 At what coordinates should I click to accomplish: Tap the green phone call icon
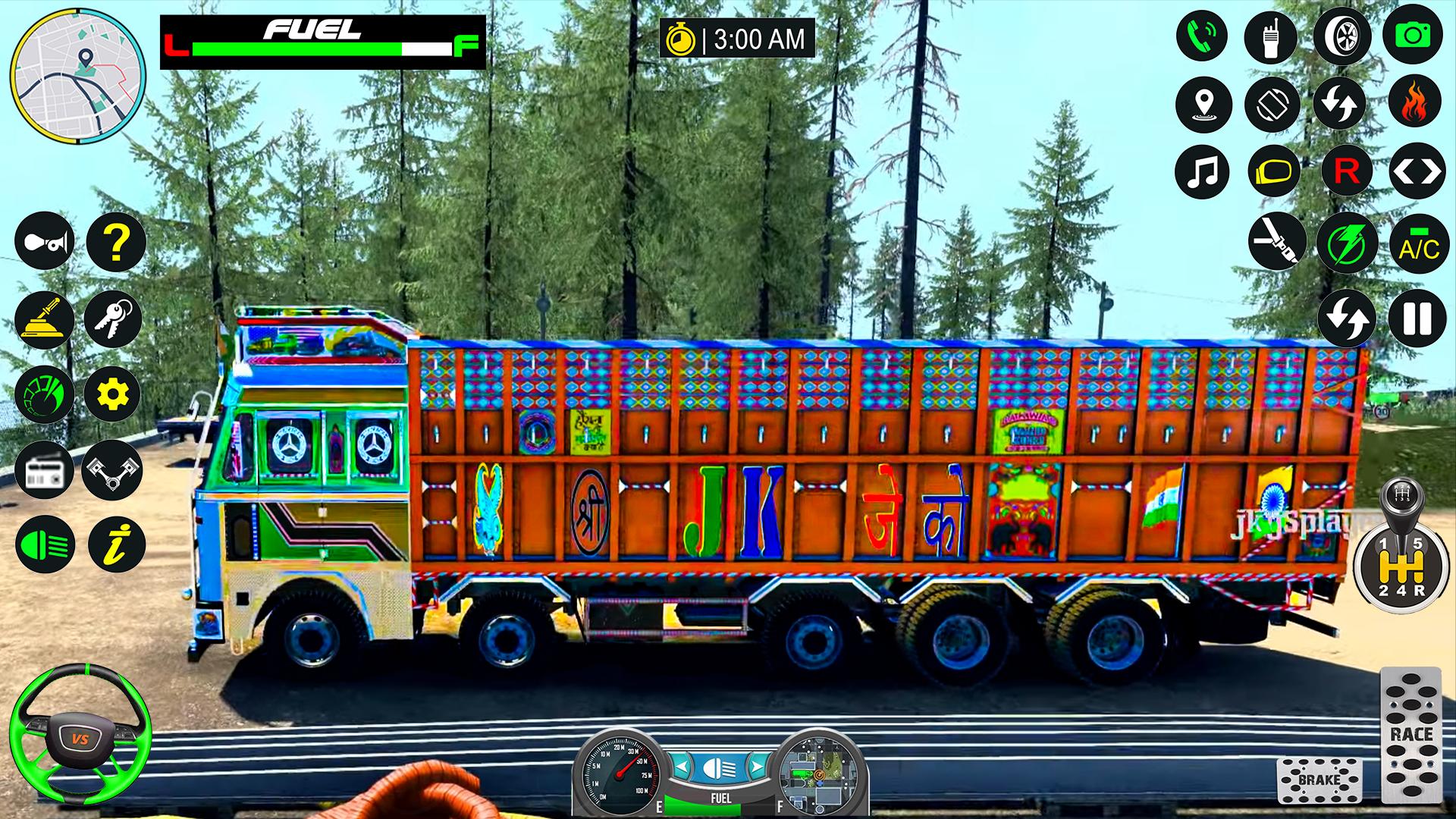click(1202, 36)
